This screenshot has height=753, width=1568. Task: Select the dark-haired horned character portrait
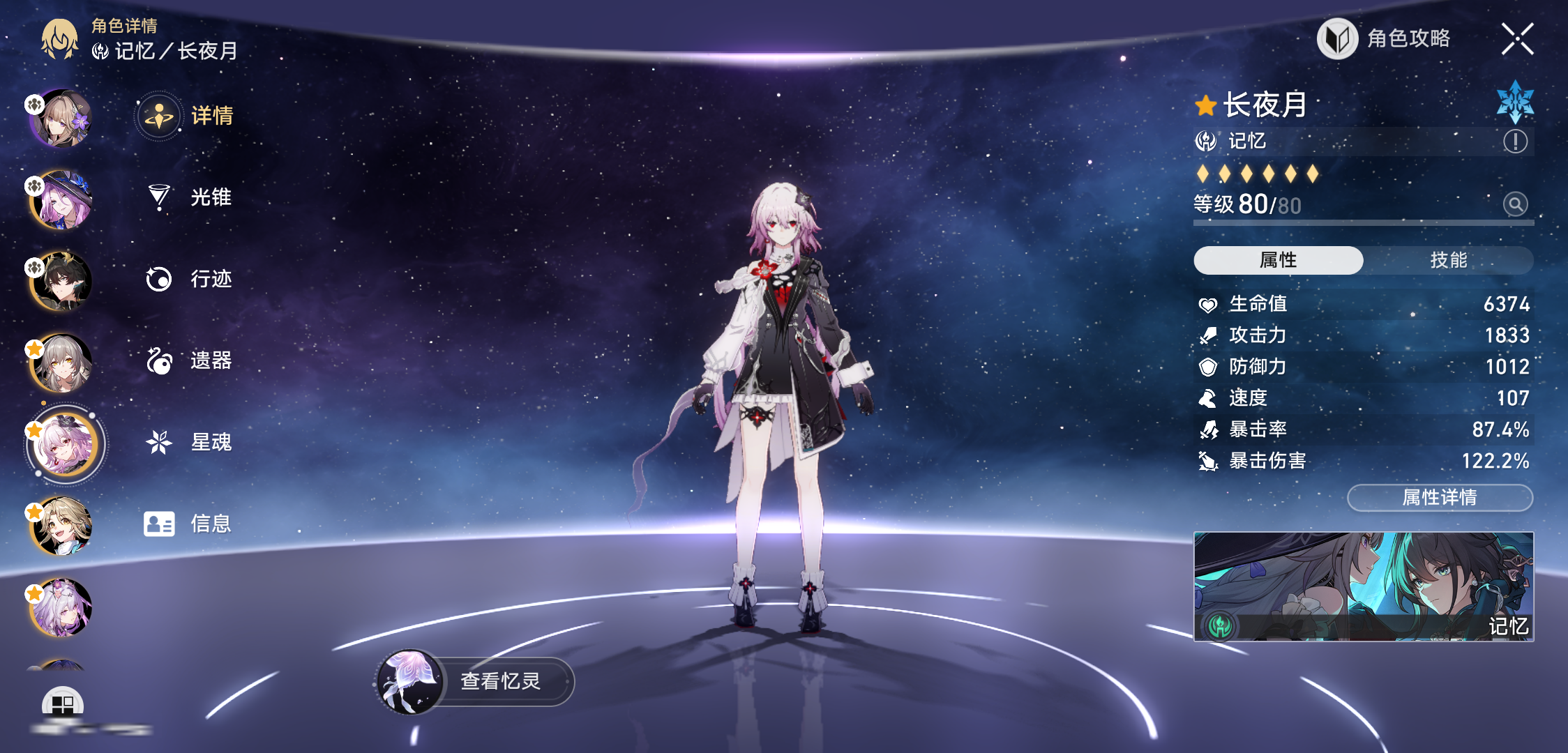coord(61,281)
